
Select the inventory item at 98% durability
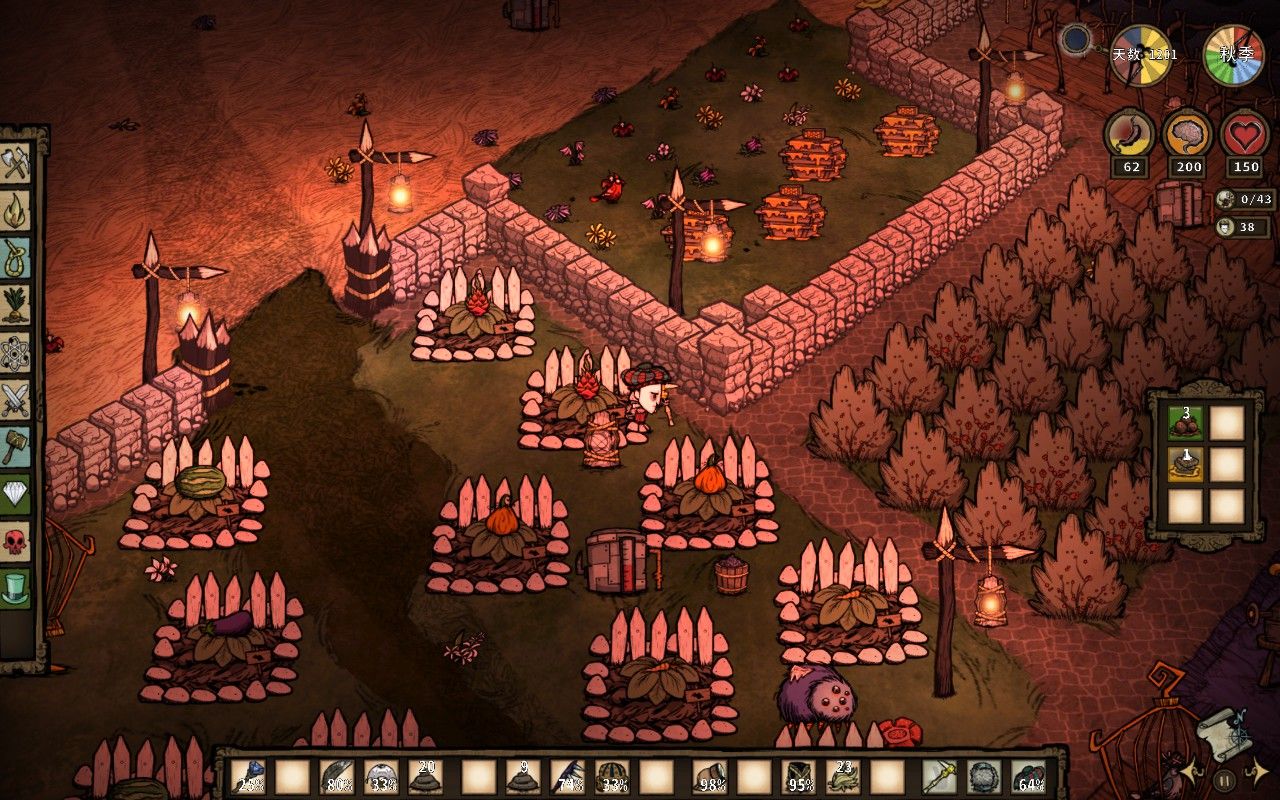click(x=711, y=777)
